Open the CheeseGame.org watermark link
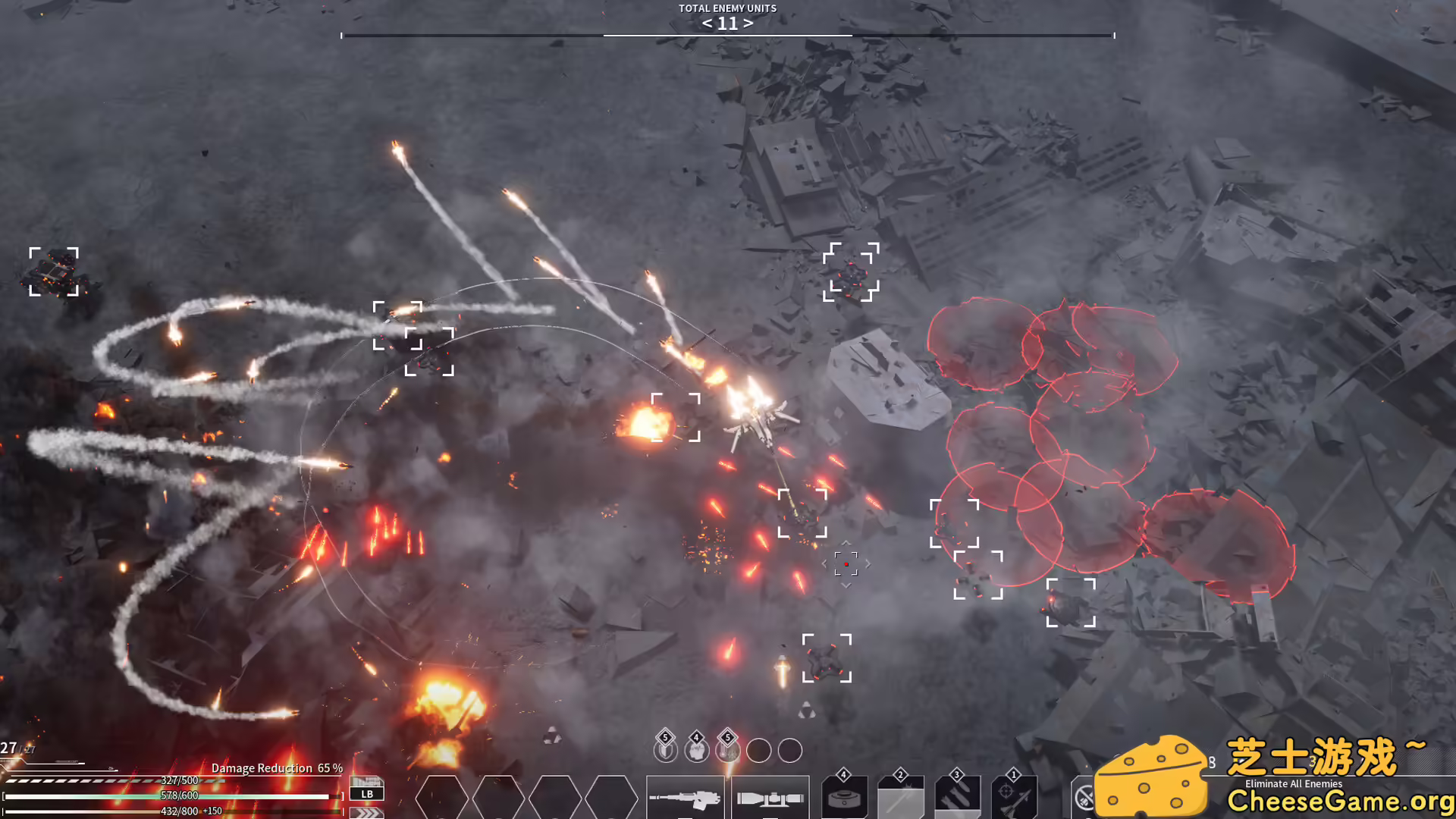Viewport: 1456px width, 819px height. click(x=1340, y=801)
